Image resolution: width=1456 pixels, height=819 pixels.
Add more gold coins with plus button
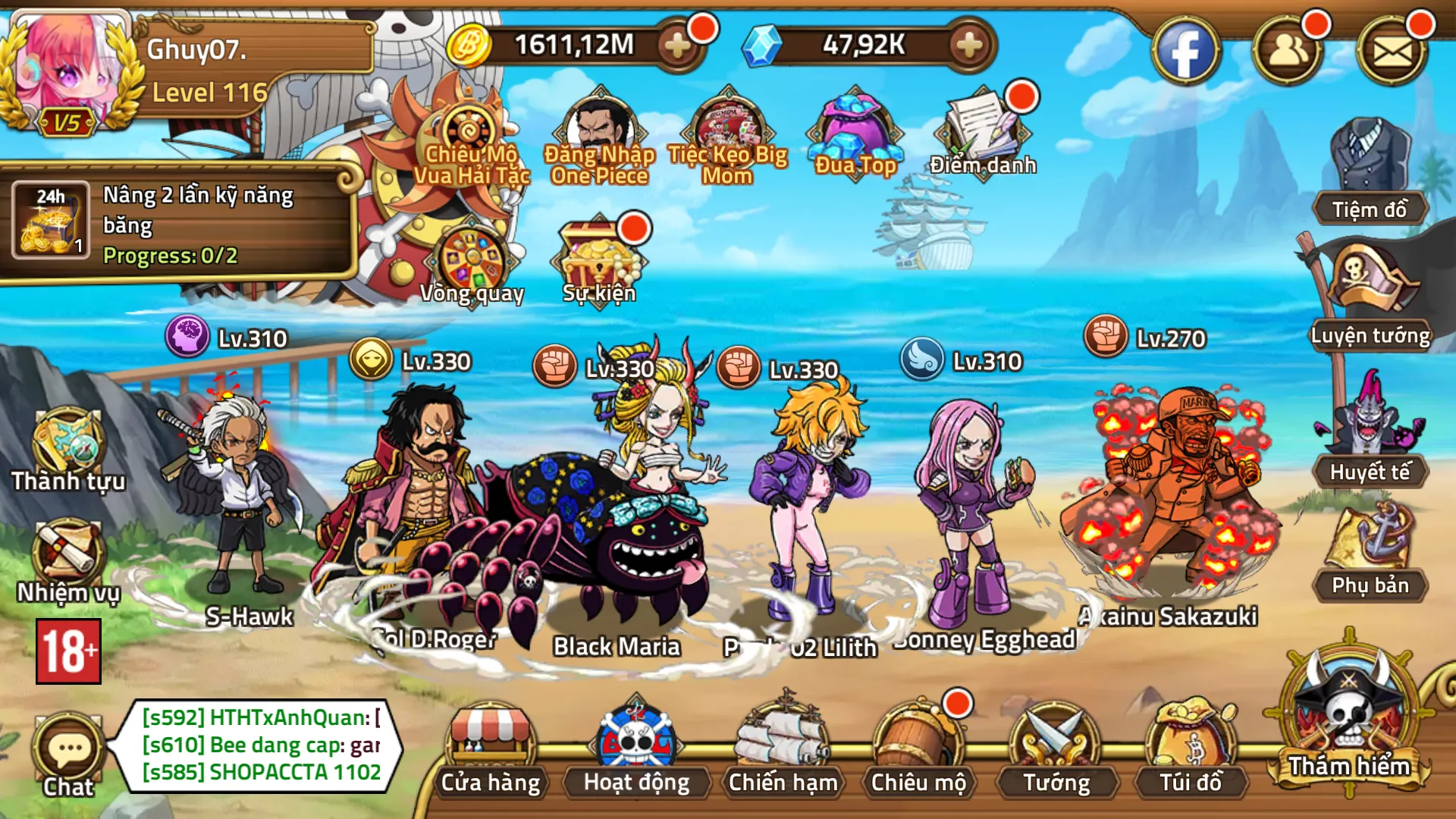(x=677, y=45)
